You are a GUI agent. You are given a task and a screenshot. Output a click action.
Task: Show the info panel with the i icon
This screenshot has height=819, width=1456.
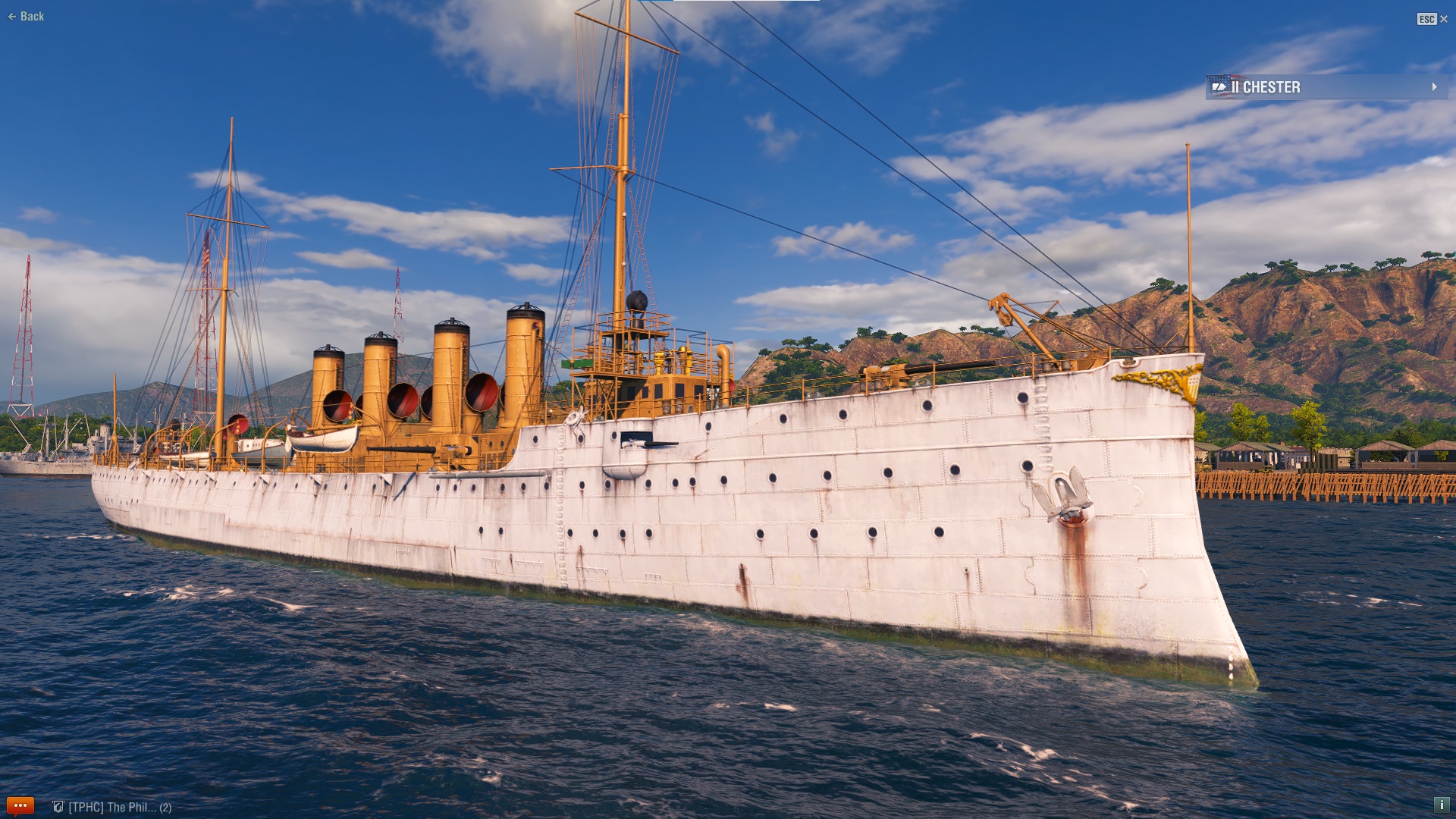click(1441, 805)
